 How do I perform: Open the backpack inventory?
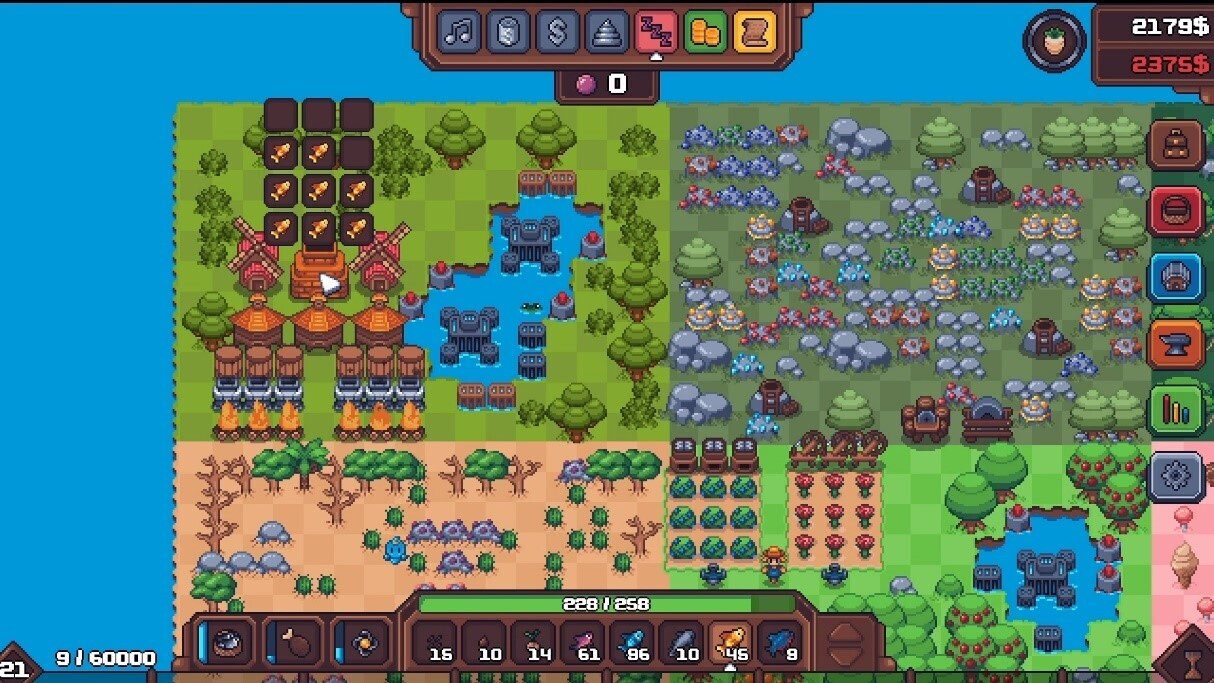click(1176, 146)
